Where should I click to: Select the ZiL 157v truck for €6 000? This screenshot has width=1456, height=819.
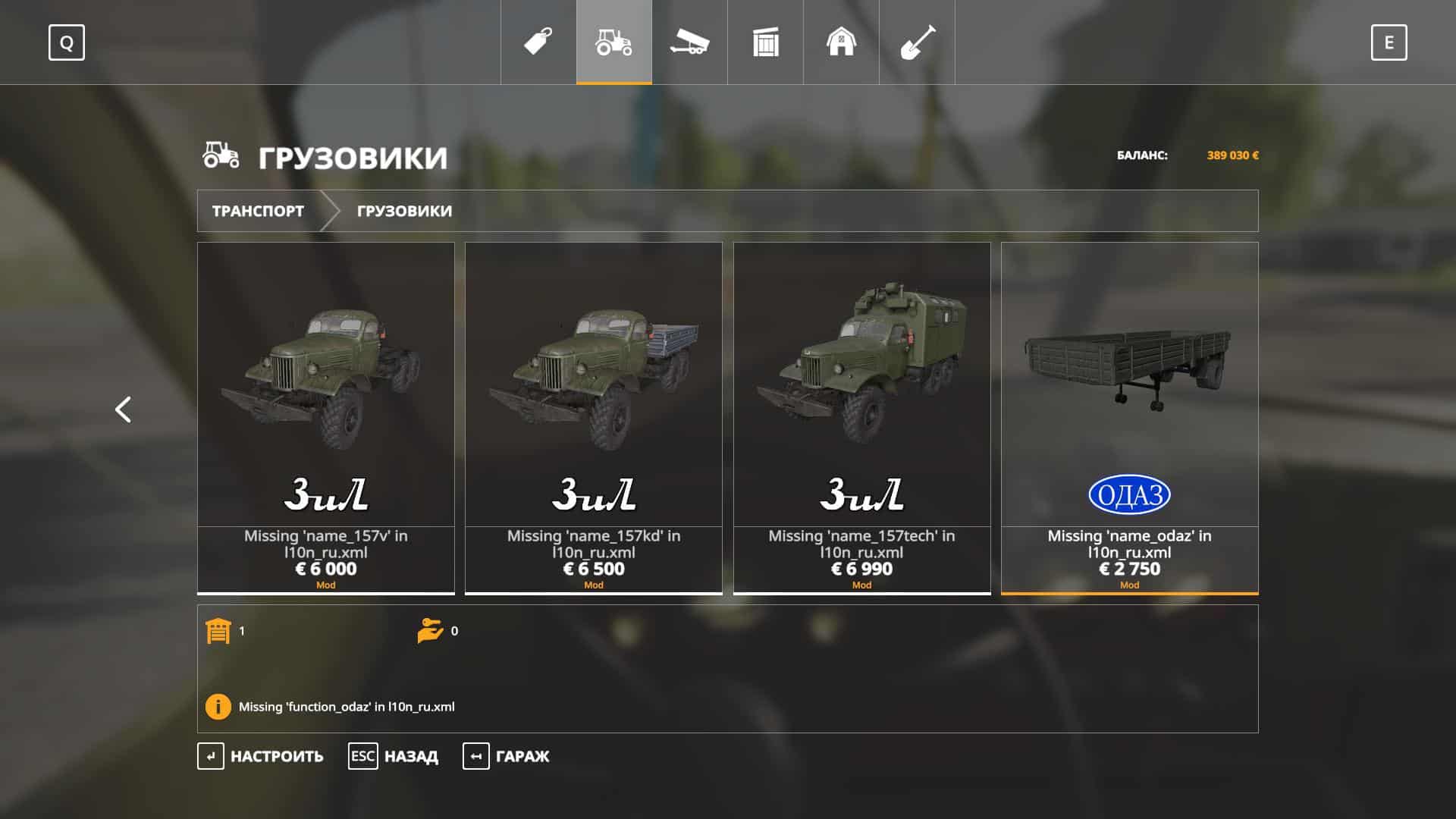pyautogui.click(x=326, y=417)
